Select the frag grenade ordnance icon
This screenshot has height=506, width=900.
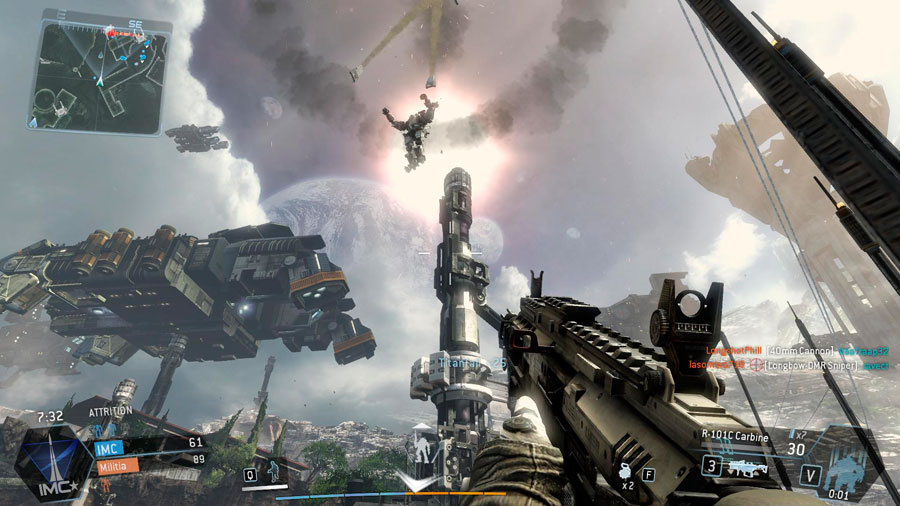pyautogui.click(x=625, y=471)
